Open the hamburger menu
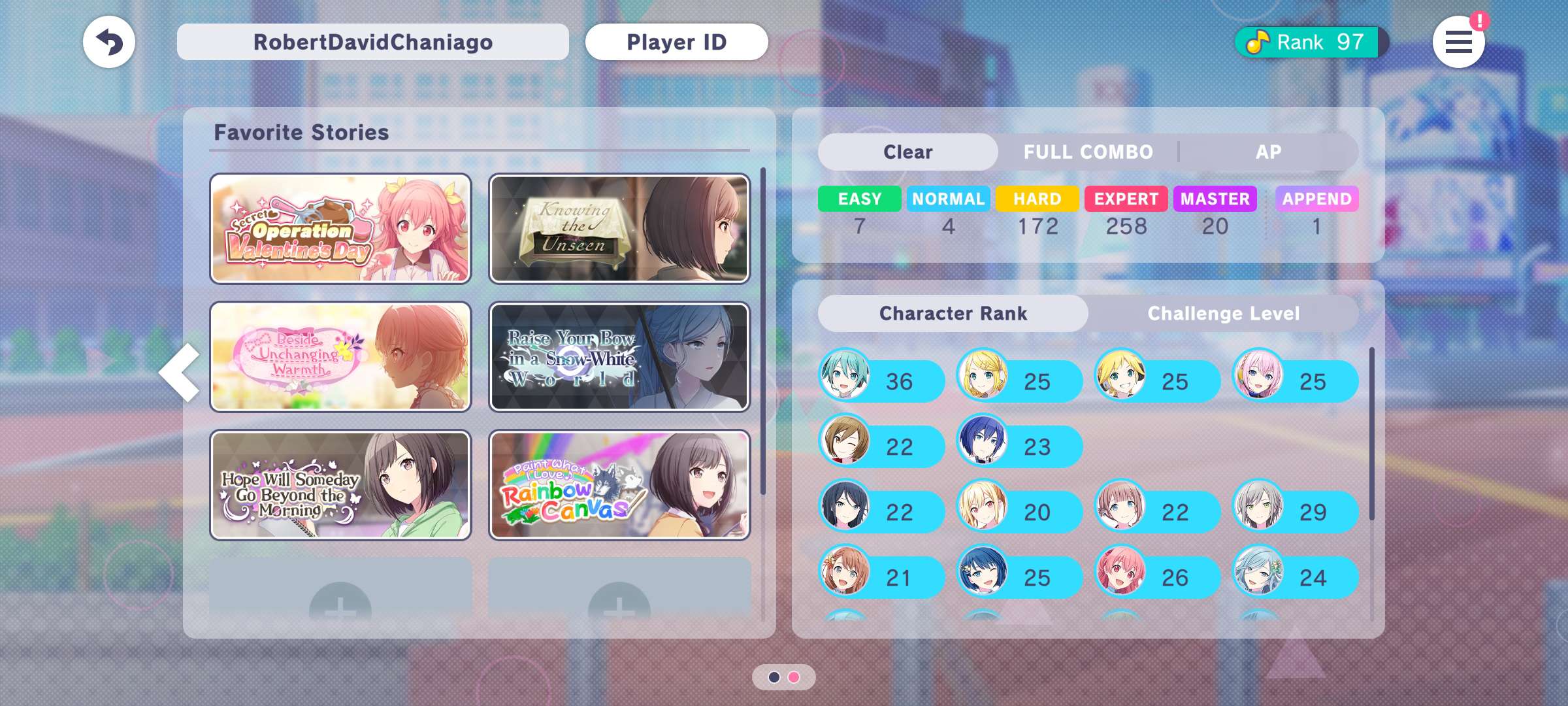1568x706 pixels. tap(1458, 42)
